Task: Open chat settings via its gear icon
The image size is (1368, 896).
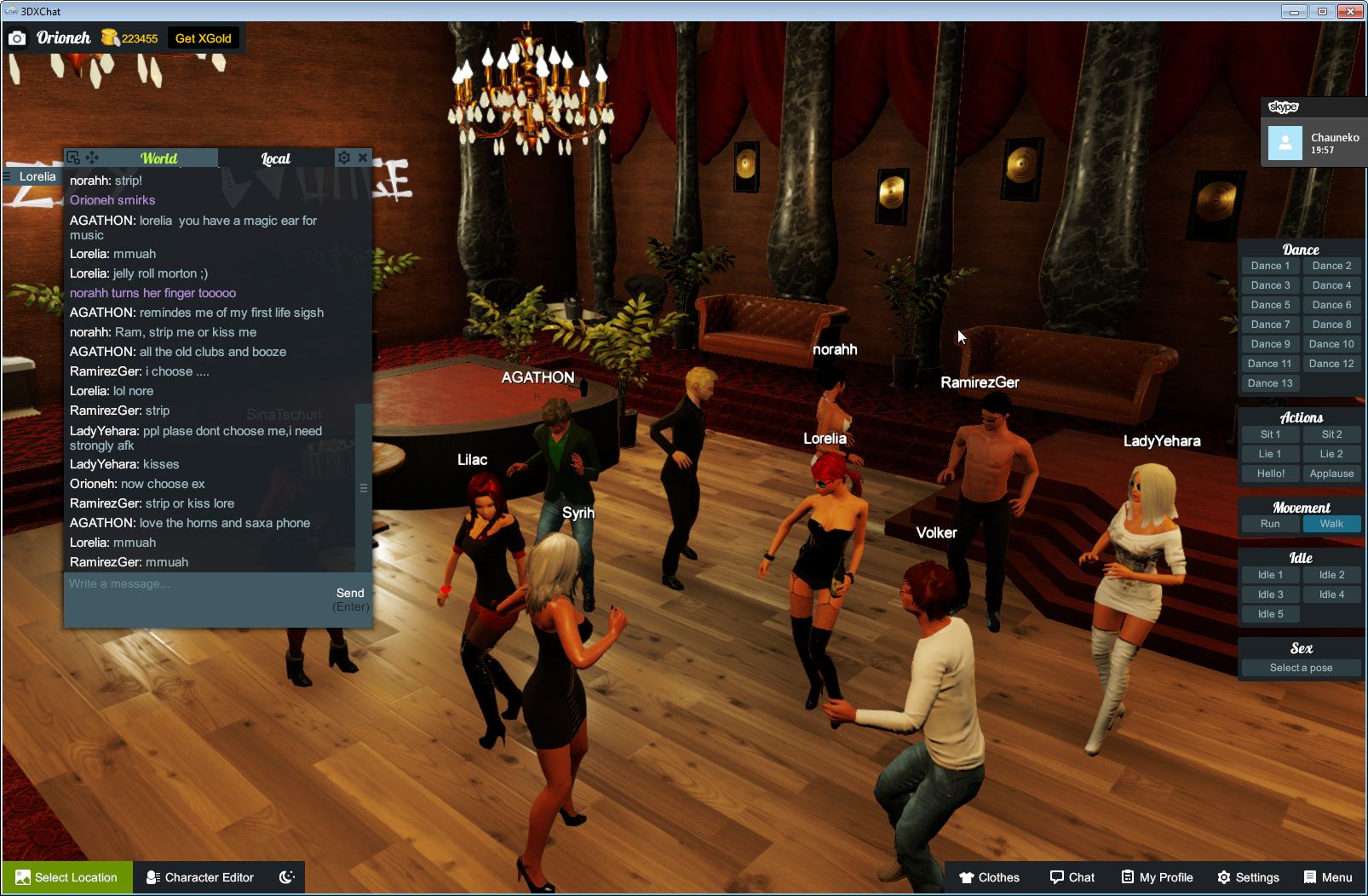Action: pos(343,157)
